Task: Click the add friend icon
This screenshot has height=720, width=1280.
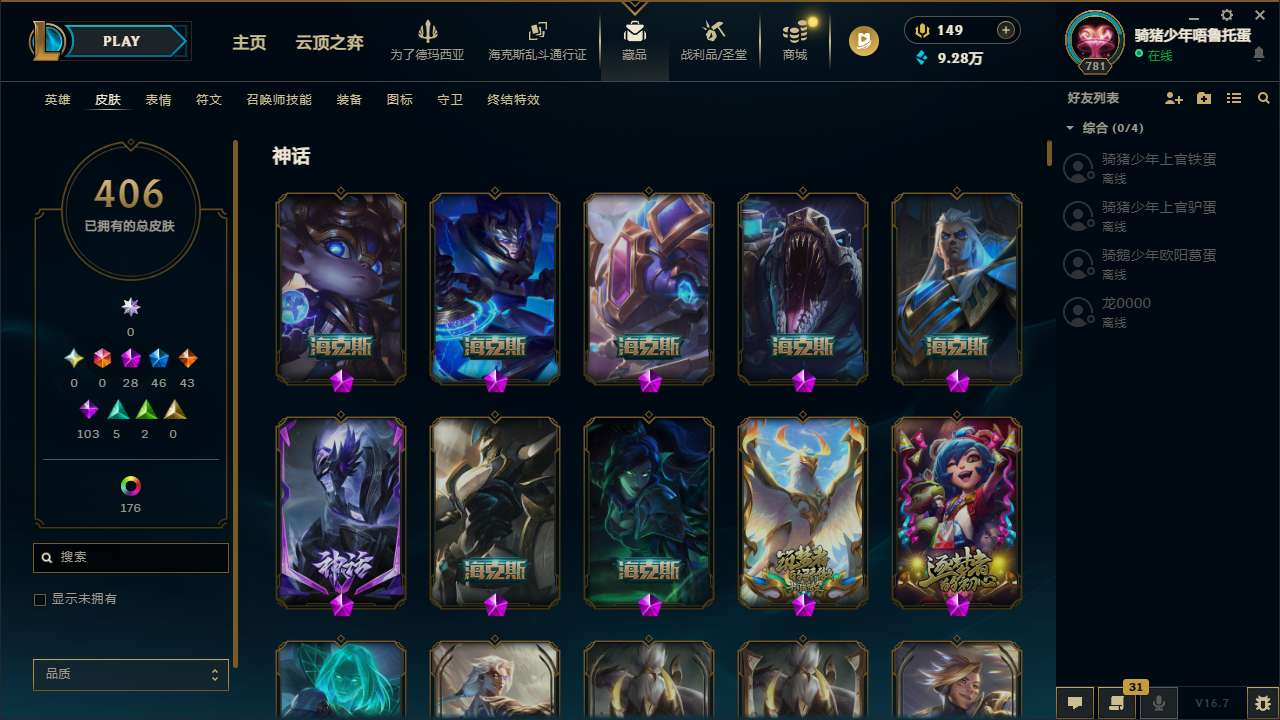Action: (x=1174, y=98)
